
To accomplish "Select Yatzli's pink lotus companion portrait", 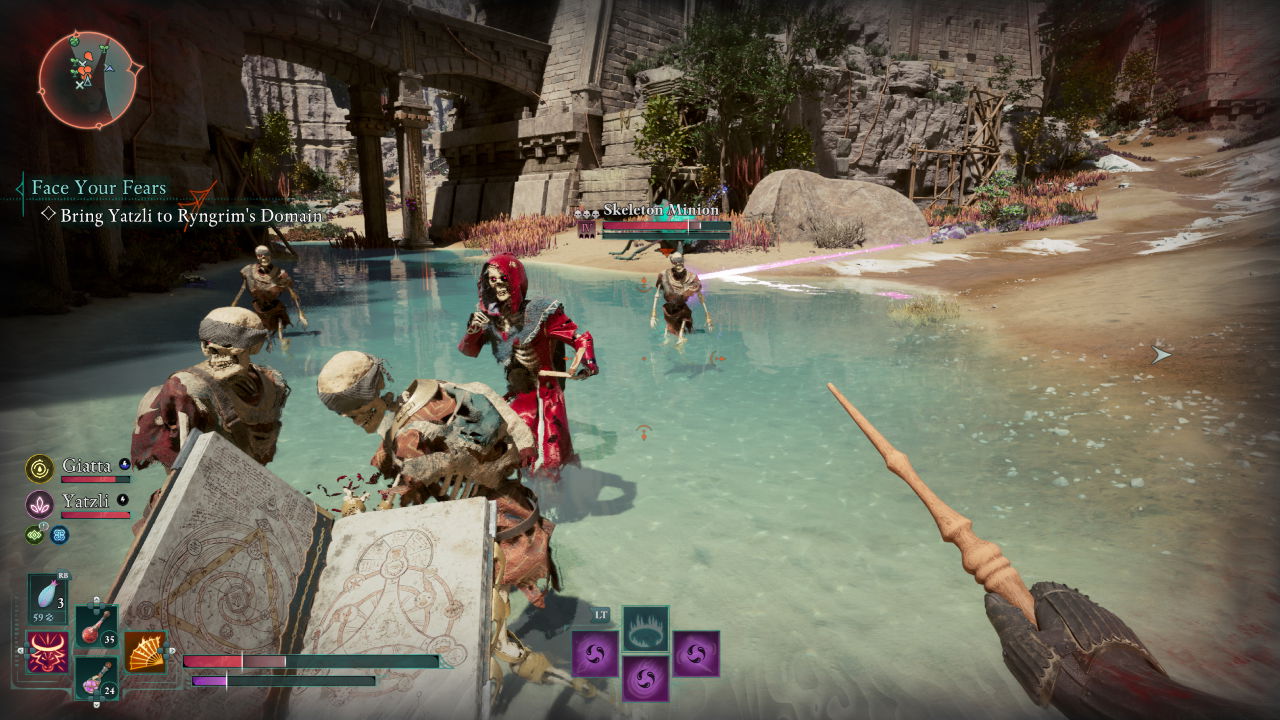I will point(40,504).
